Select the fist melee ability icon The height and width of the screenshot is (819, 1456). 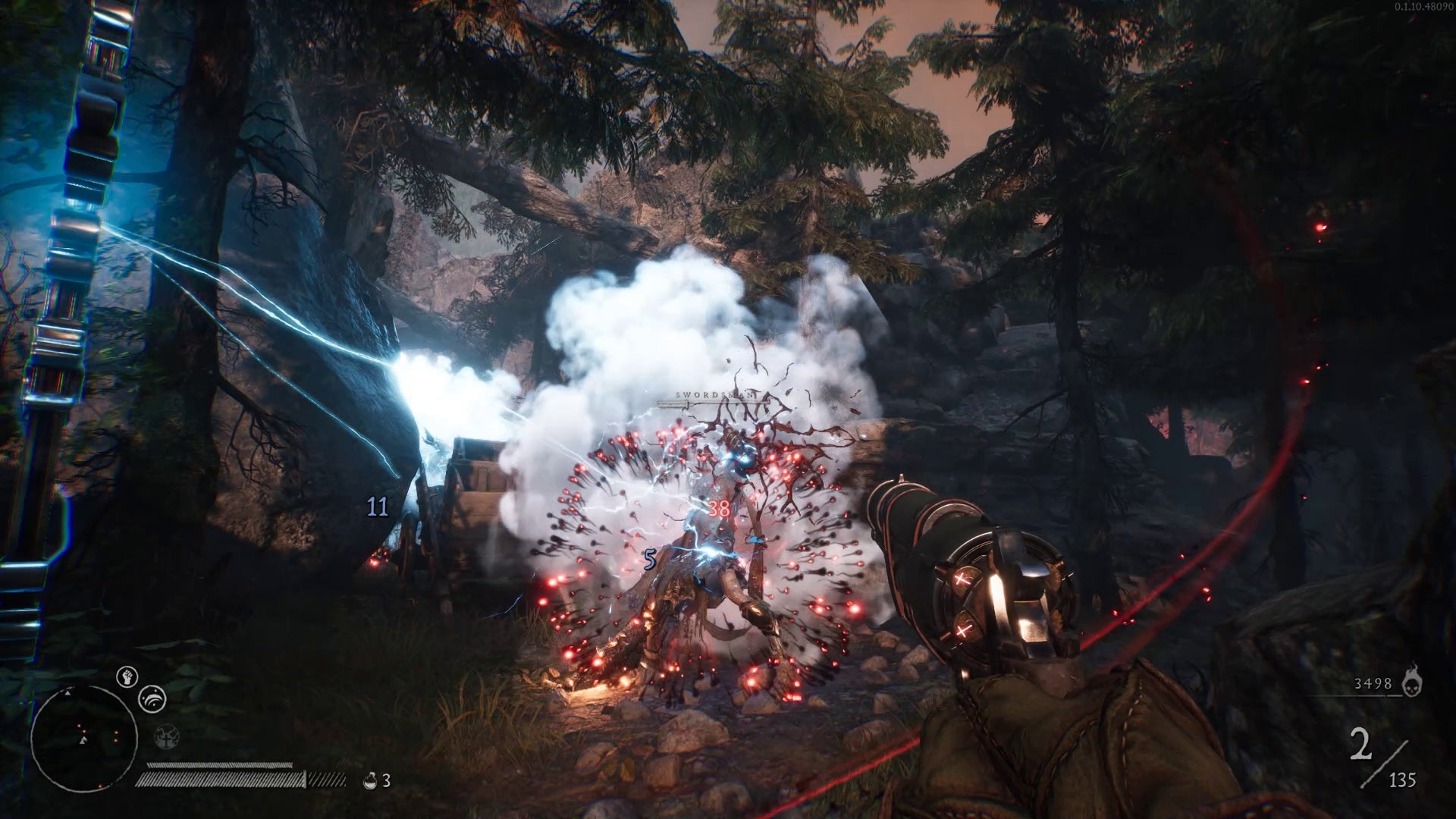(127, 676)
